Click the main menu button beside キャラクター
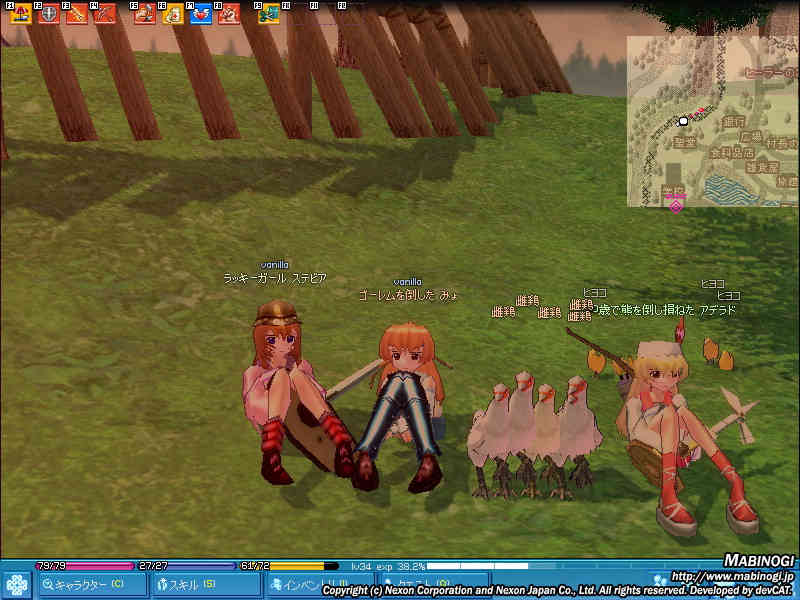This screenshot has width=800, height=600. tap(17, 584)
